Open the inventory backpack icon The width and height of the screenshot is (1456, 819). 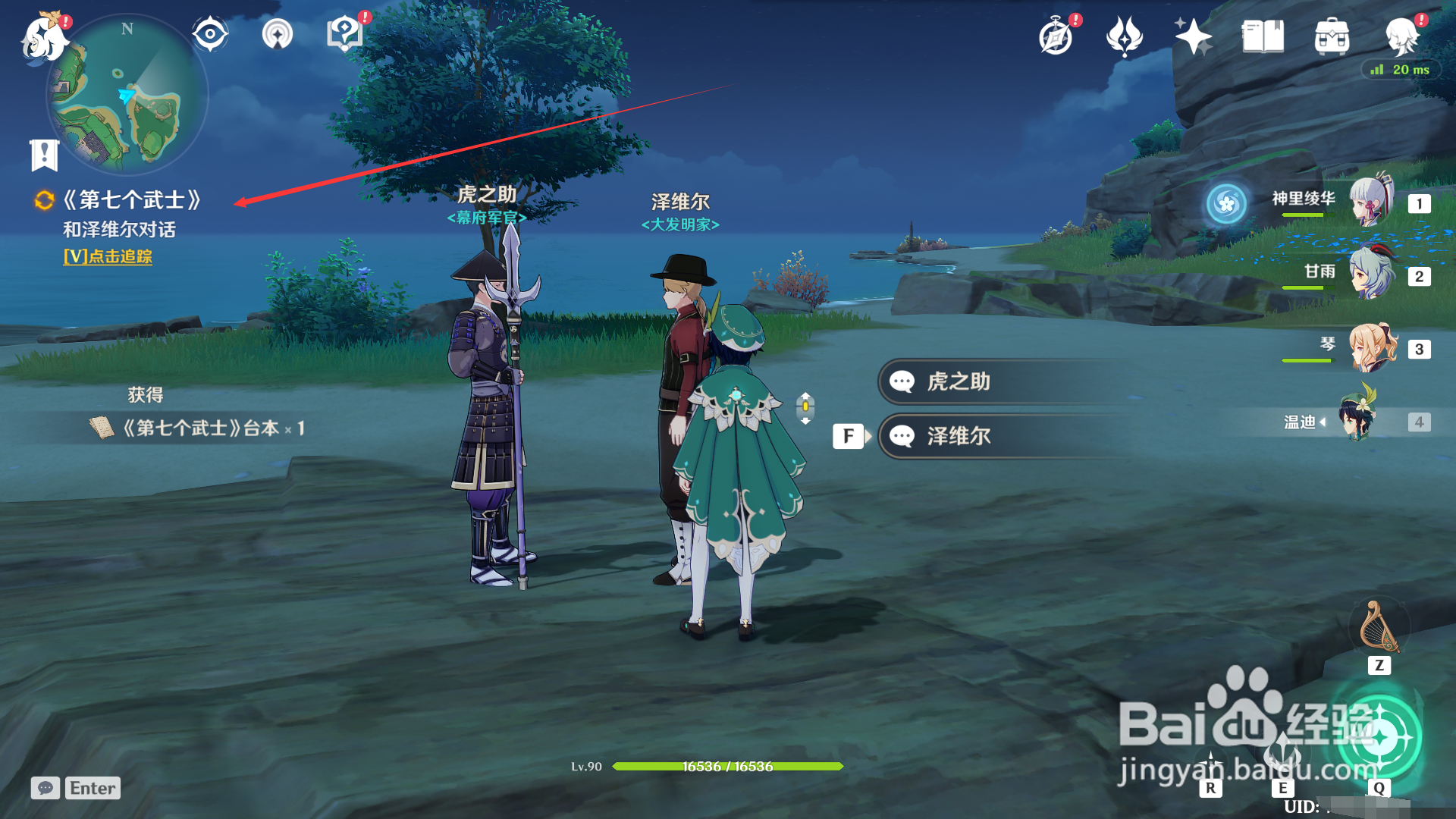pyautogui.click(x=1332, y=36)
